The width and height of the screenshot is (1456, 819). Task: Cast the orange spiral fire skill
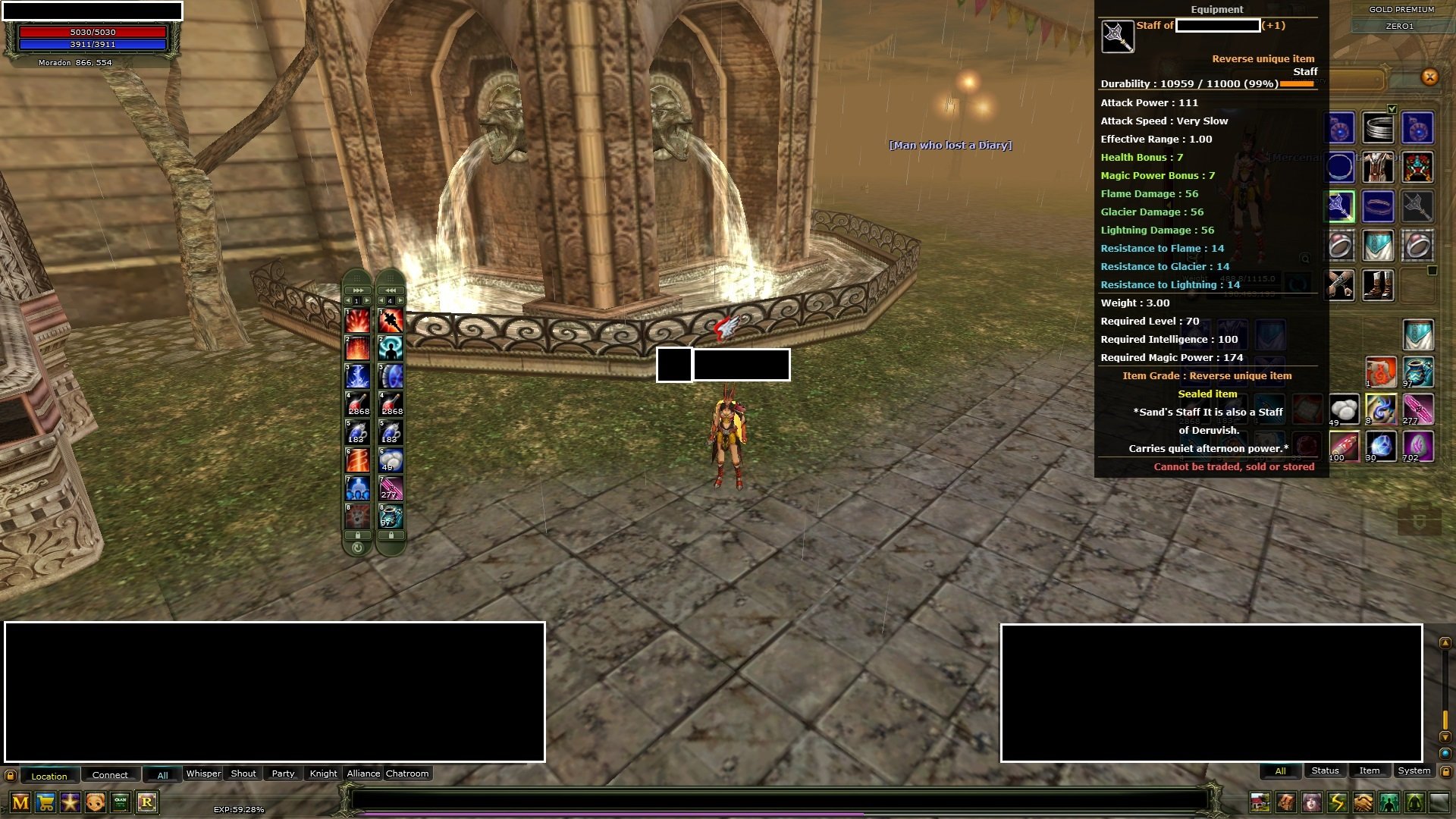(357, 460)
